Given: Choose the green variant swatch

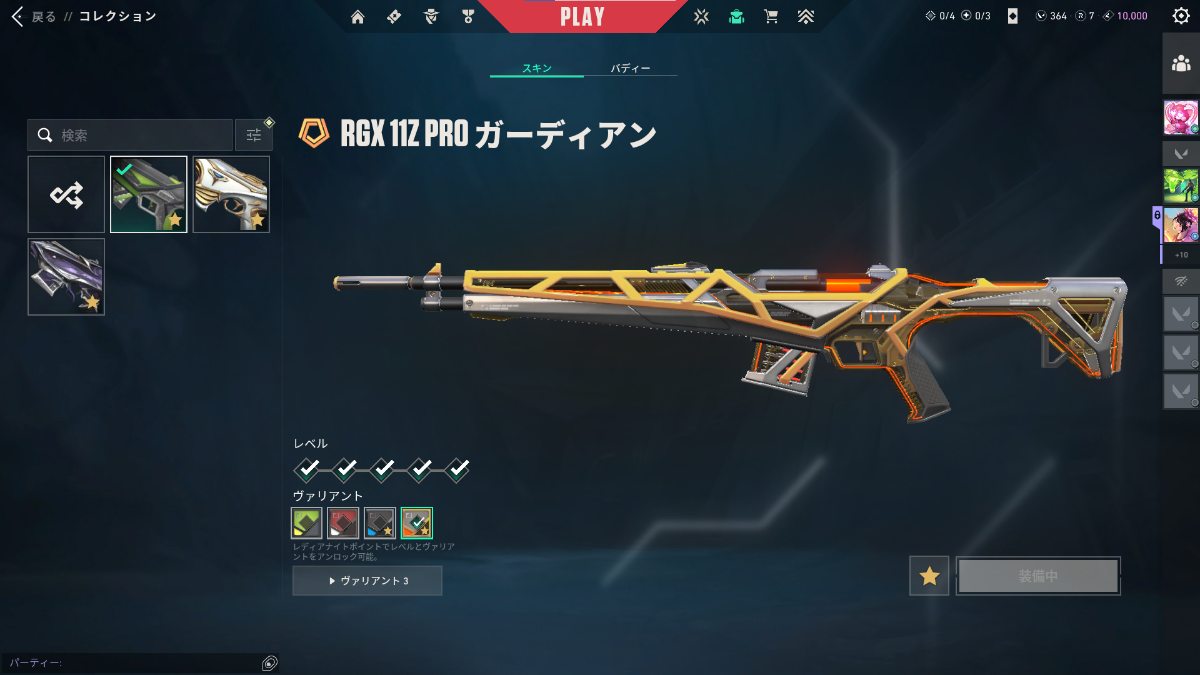Looking at the screenshot, I should (306, 522).
